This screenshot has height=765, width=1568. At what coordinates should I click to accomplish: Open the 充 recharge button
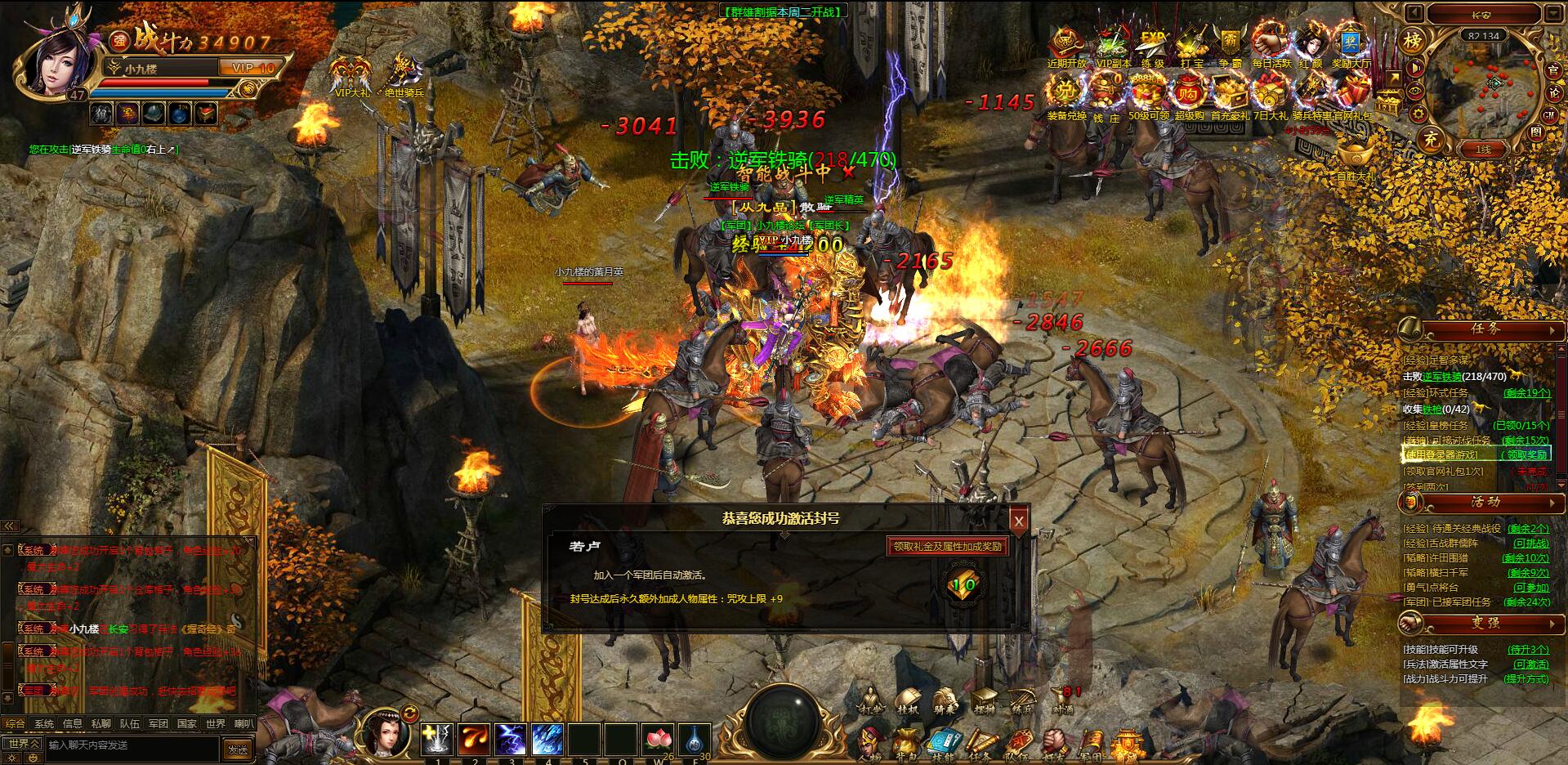[x=1430, y=138]
